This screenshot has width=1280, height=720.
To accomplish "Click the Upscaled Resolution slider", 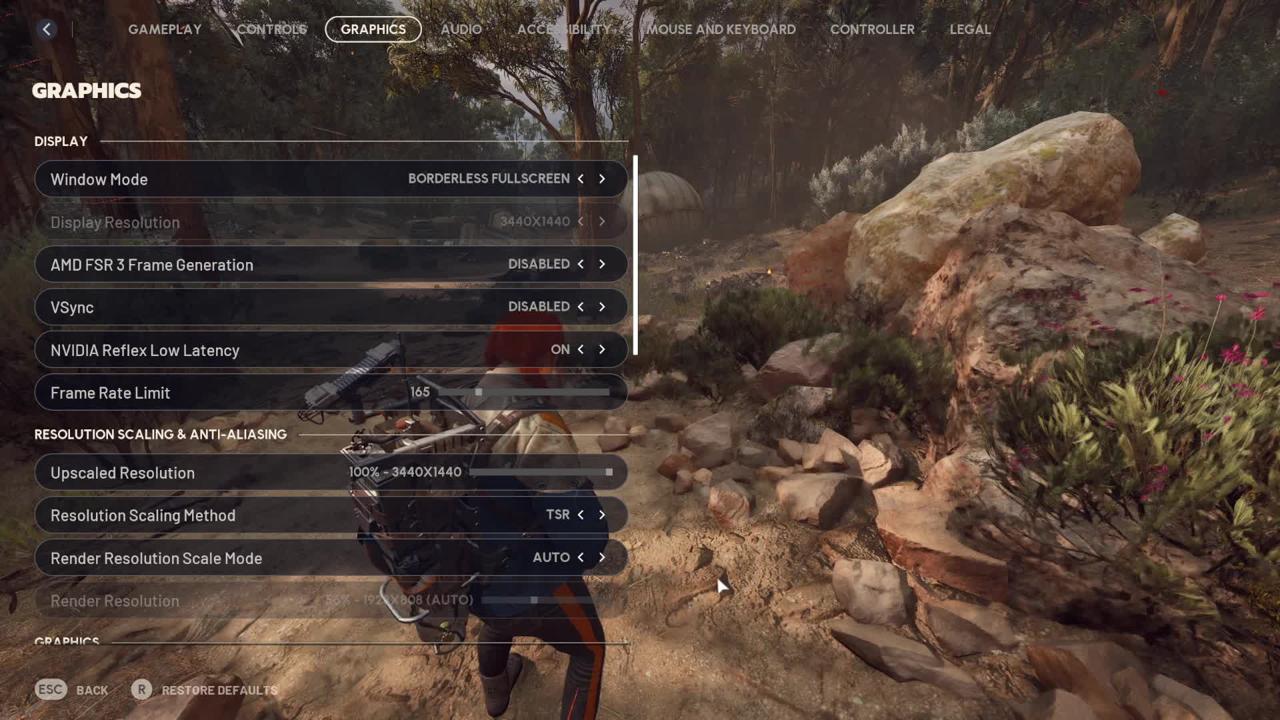I will tap(540, 472).
